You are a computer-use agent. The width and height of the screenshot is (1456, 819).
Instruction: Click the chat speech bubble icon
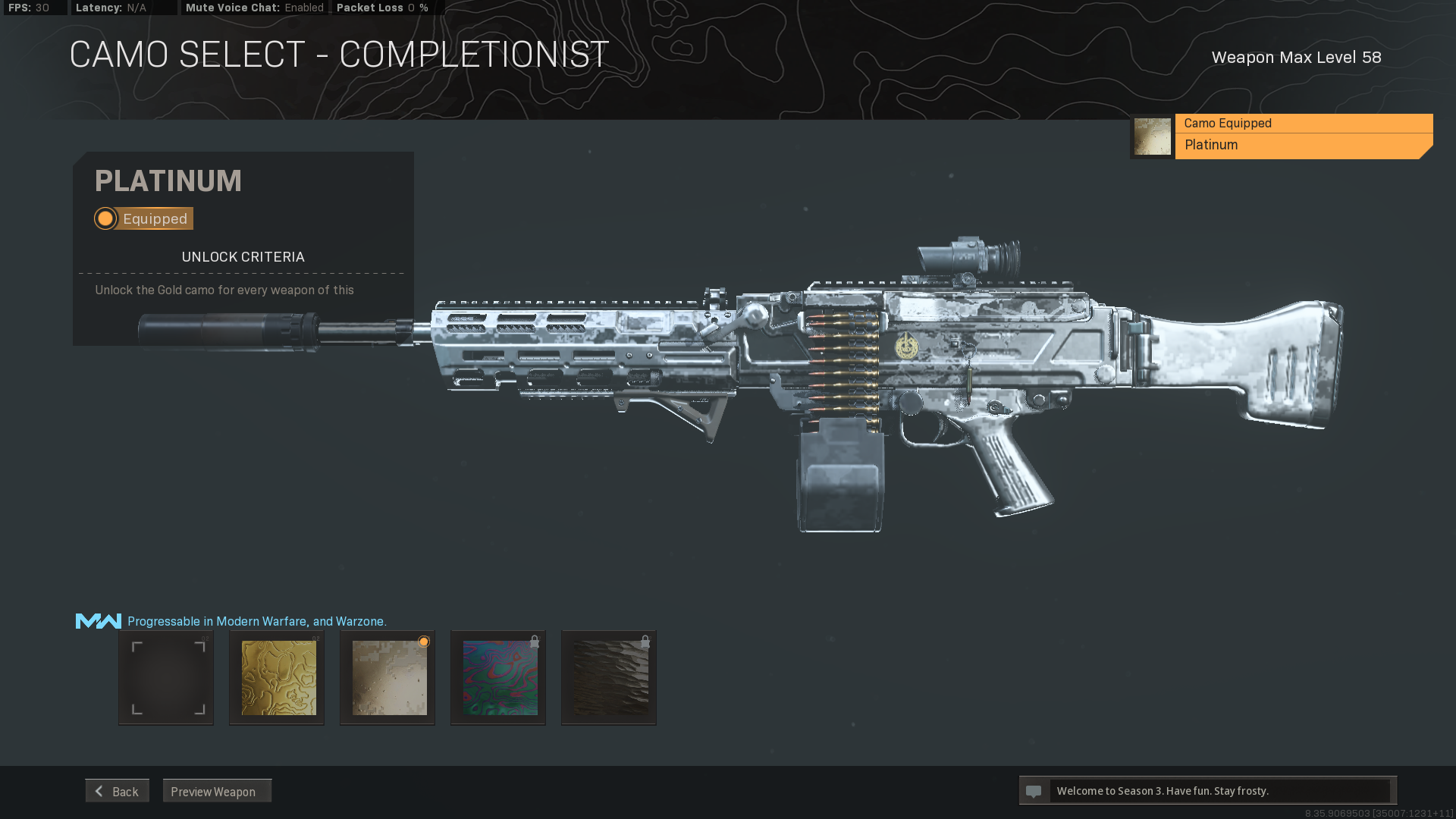point(1034,790)
